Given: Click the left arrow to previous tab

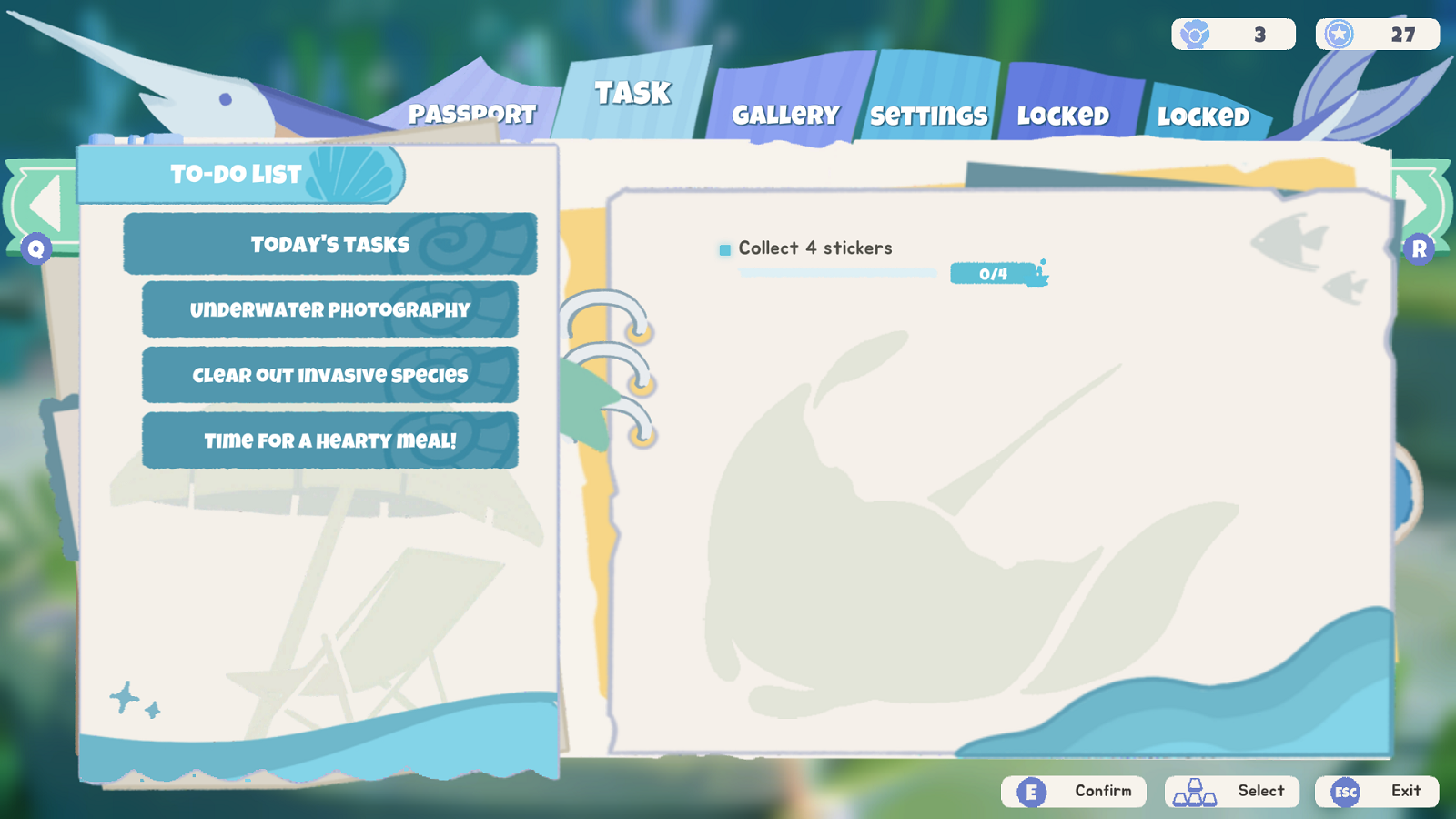Looking at the screenshot, I should pos(43,205).
